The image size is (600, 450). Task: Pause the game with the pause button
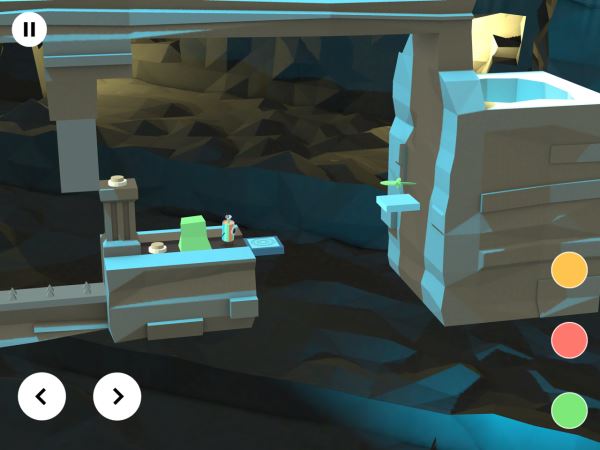click(x=29, y=29)
